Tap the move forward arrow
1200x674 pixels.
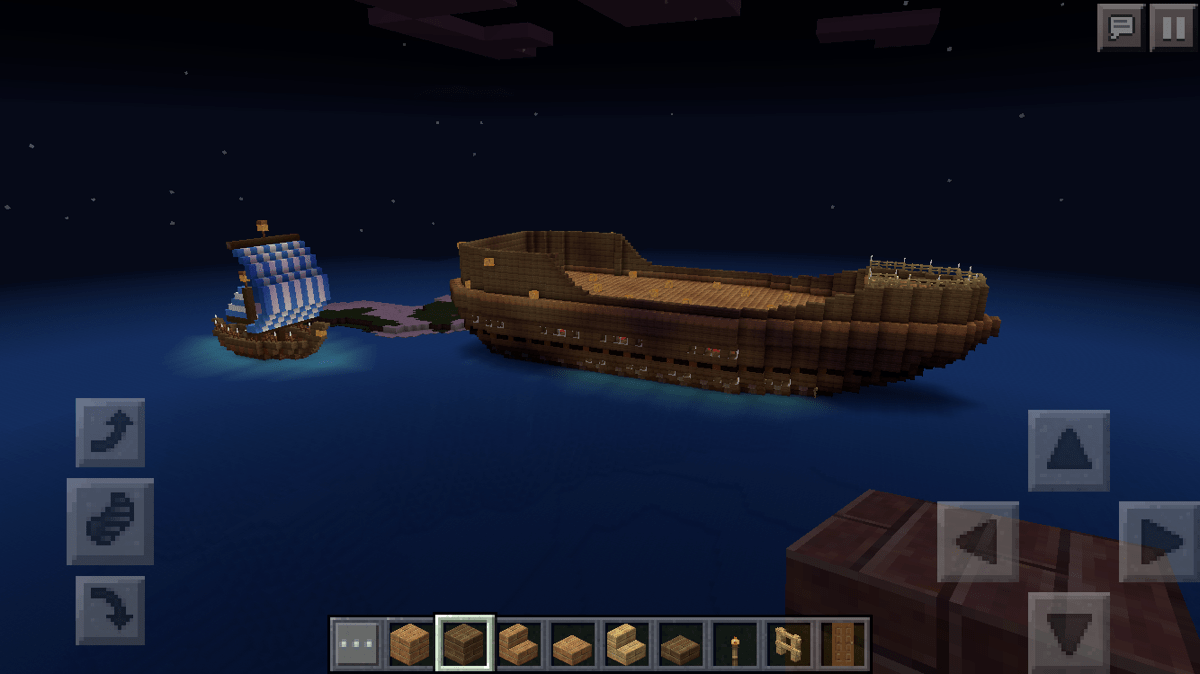1068,450
